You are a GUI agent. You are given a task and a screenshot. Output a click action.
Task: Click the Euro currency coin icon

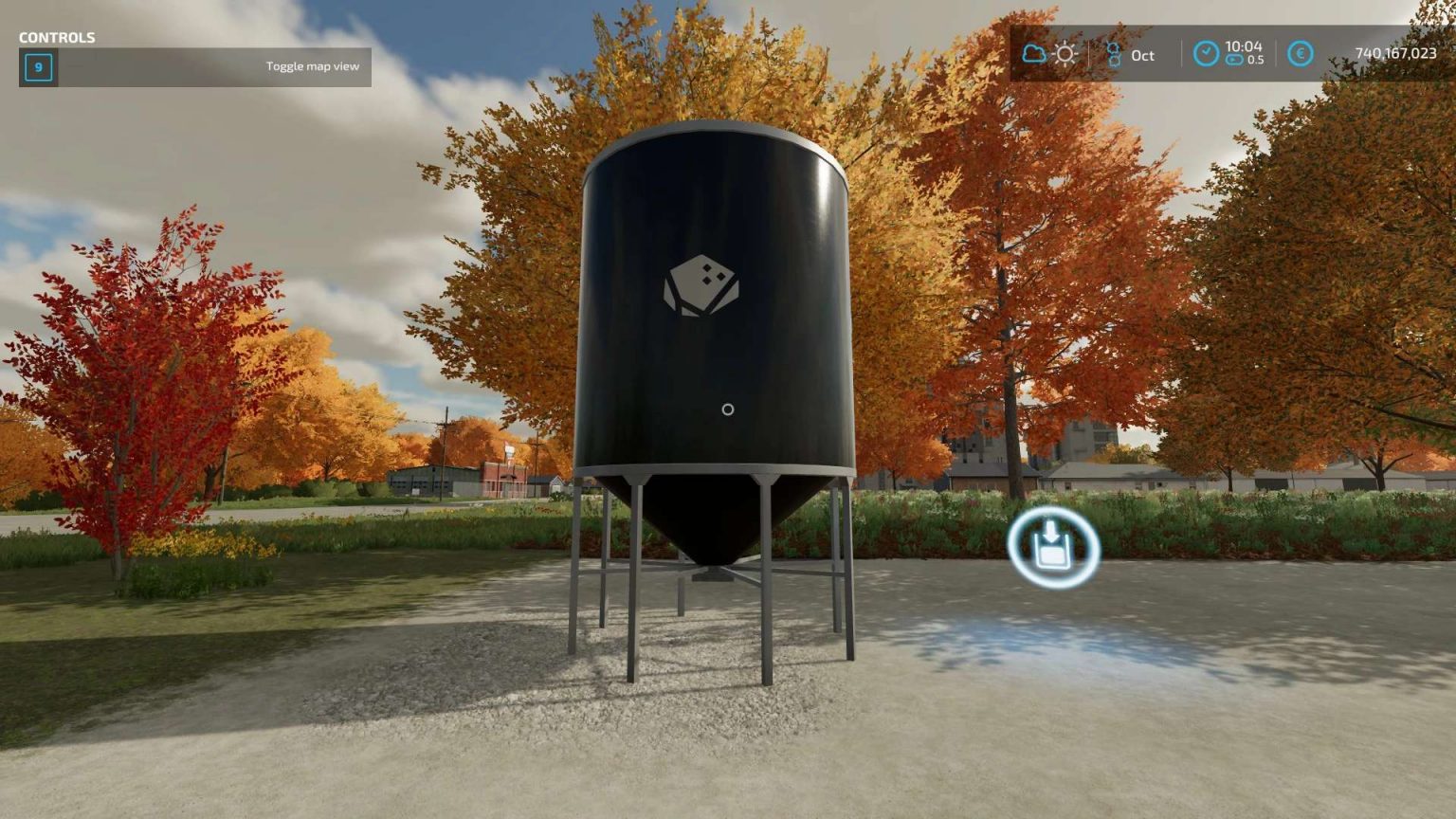coord(1301,55)
